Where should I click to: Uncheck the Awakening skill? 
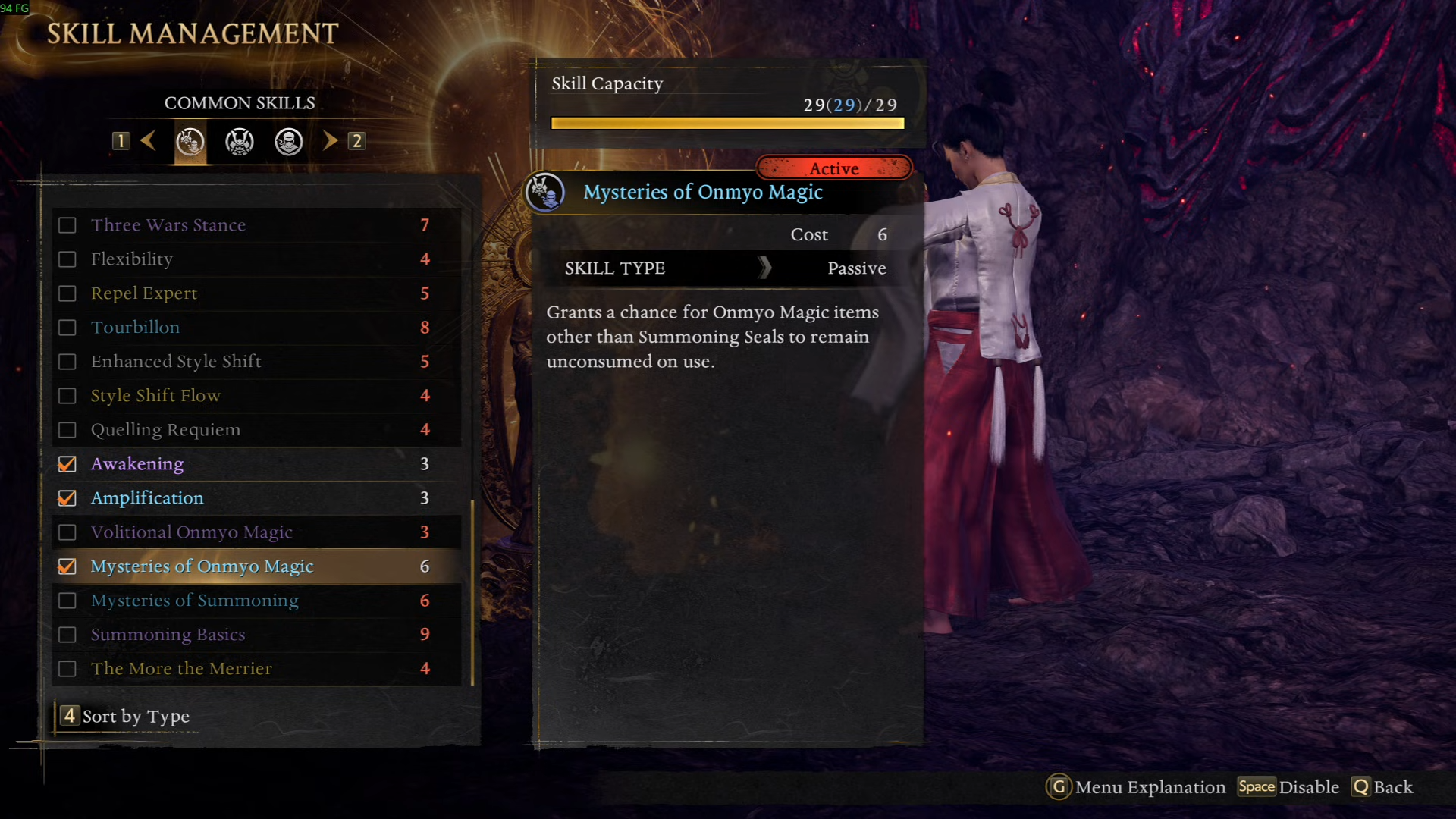point(67,464)
